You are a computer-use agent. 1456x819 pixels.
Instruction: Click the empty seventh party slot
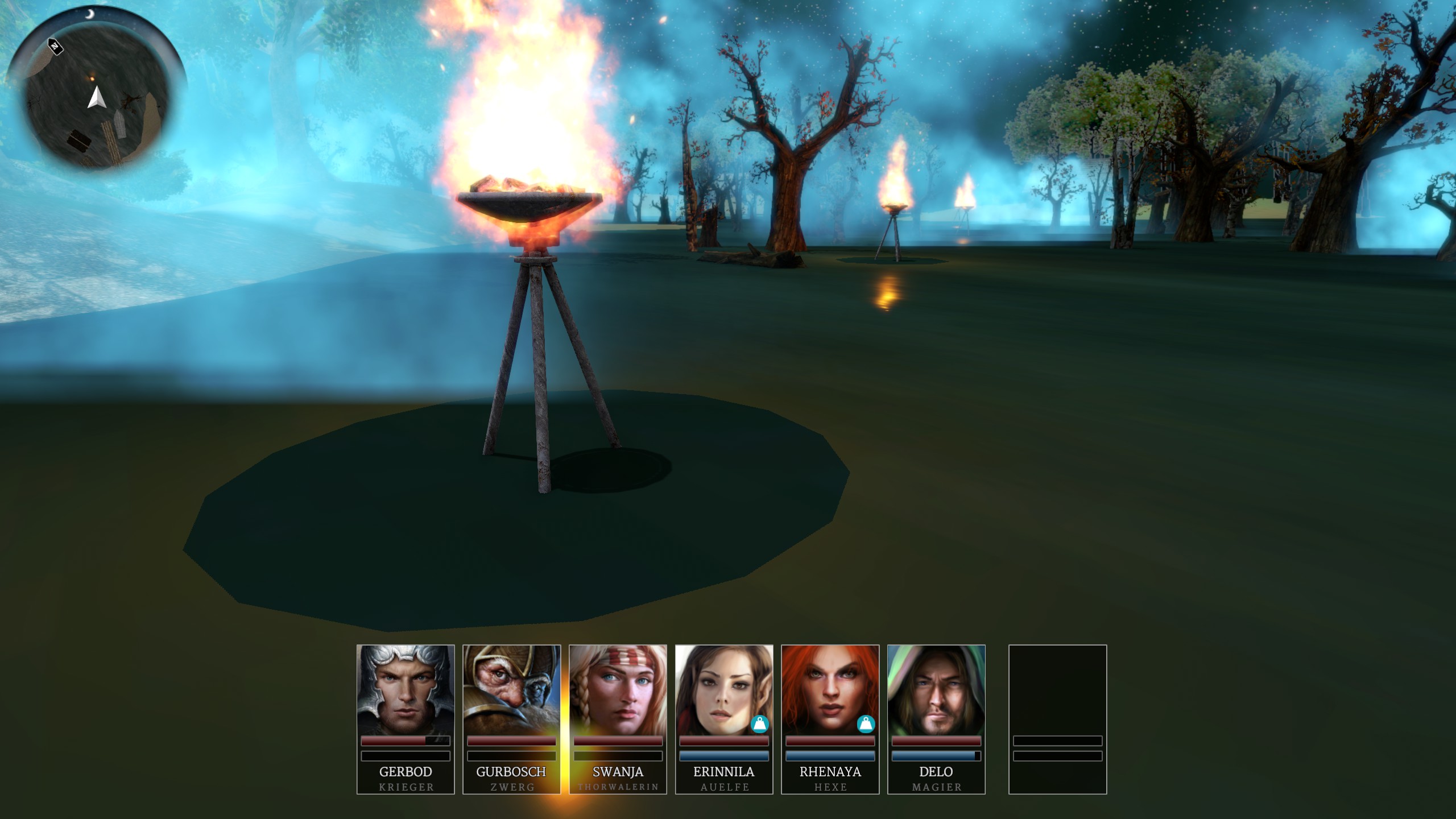[x=1057, y=719]
